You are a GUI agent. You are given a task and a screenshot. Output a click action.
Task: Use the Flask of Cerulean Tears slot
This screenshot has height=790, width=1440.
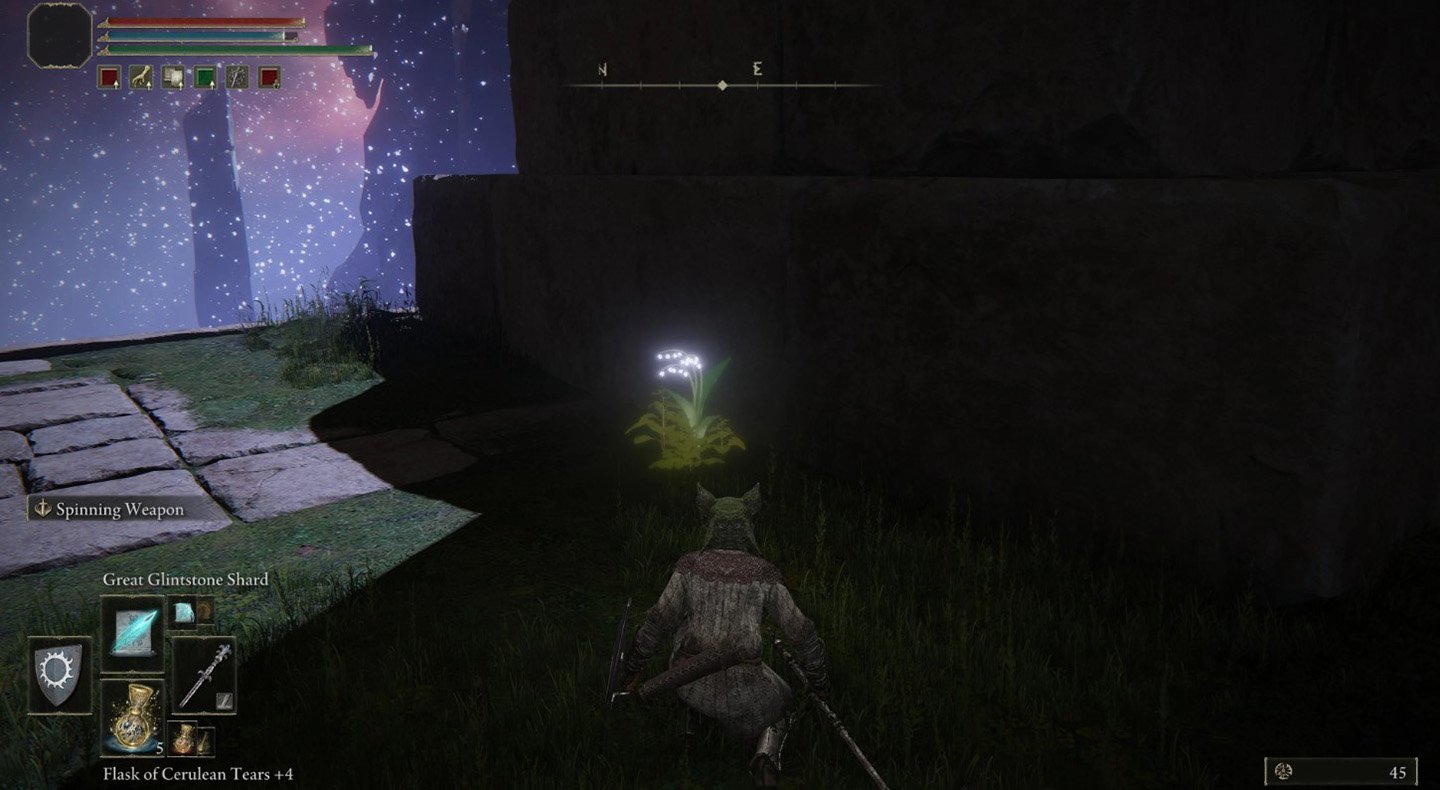[132, 716]
